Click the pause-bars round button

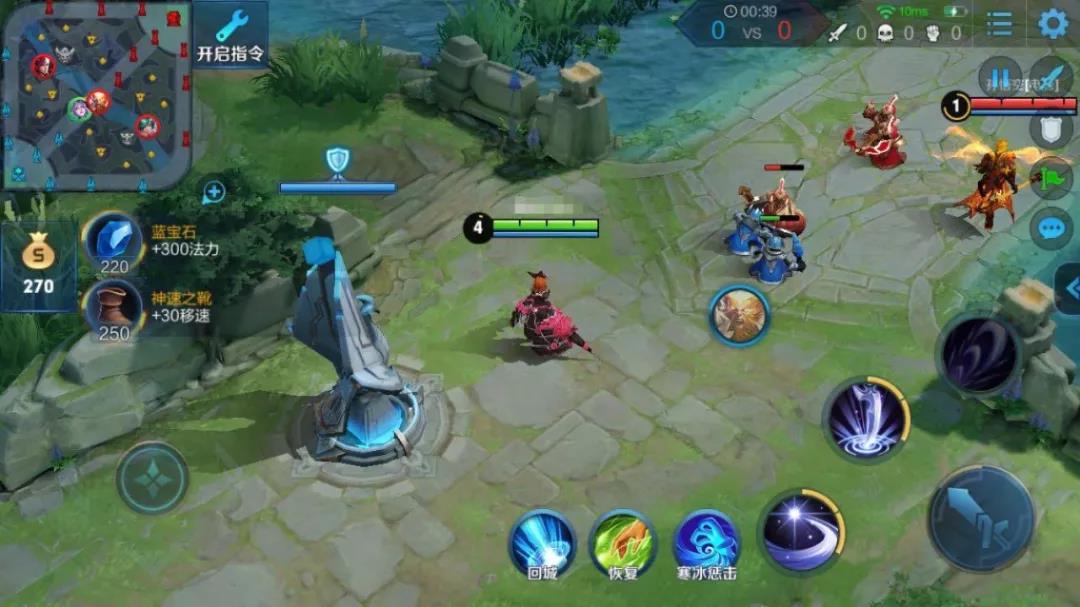tap(999, 77)
